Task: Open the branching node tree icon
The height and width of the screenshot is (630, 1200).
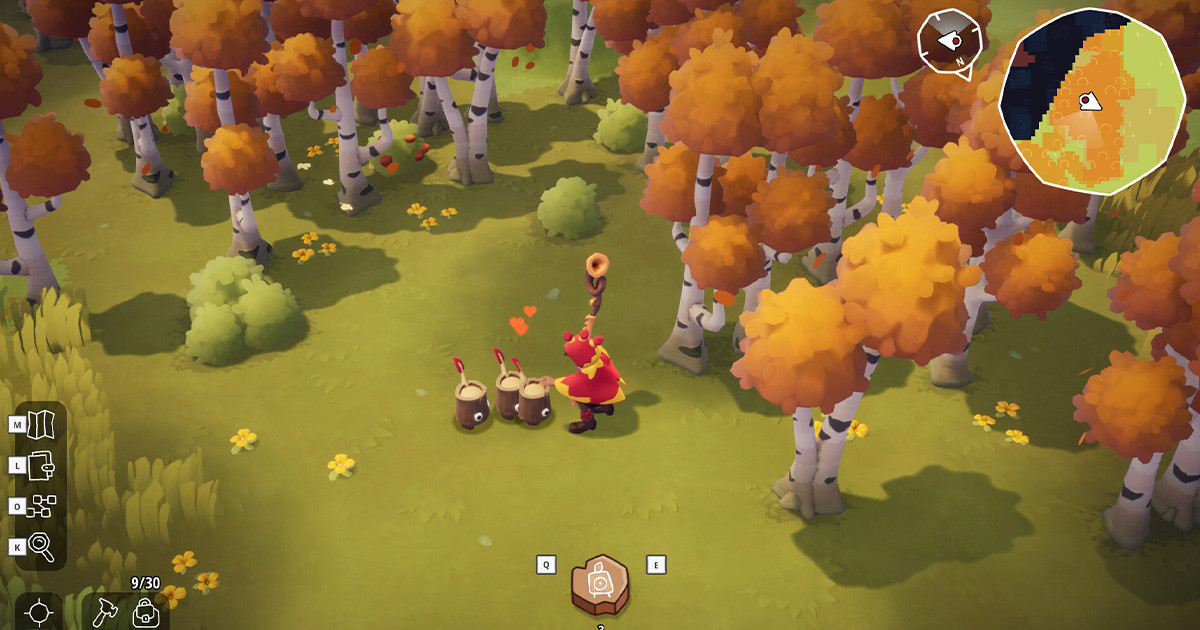Action: click(x=43, y=506)
